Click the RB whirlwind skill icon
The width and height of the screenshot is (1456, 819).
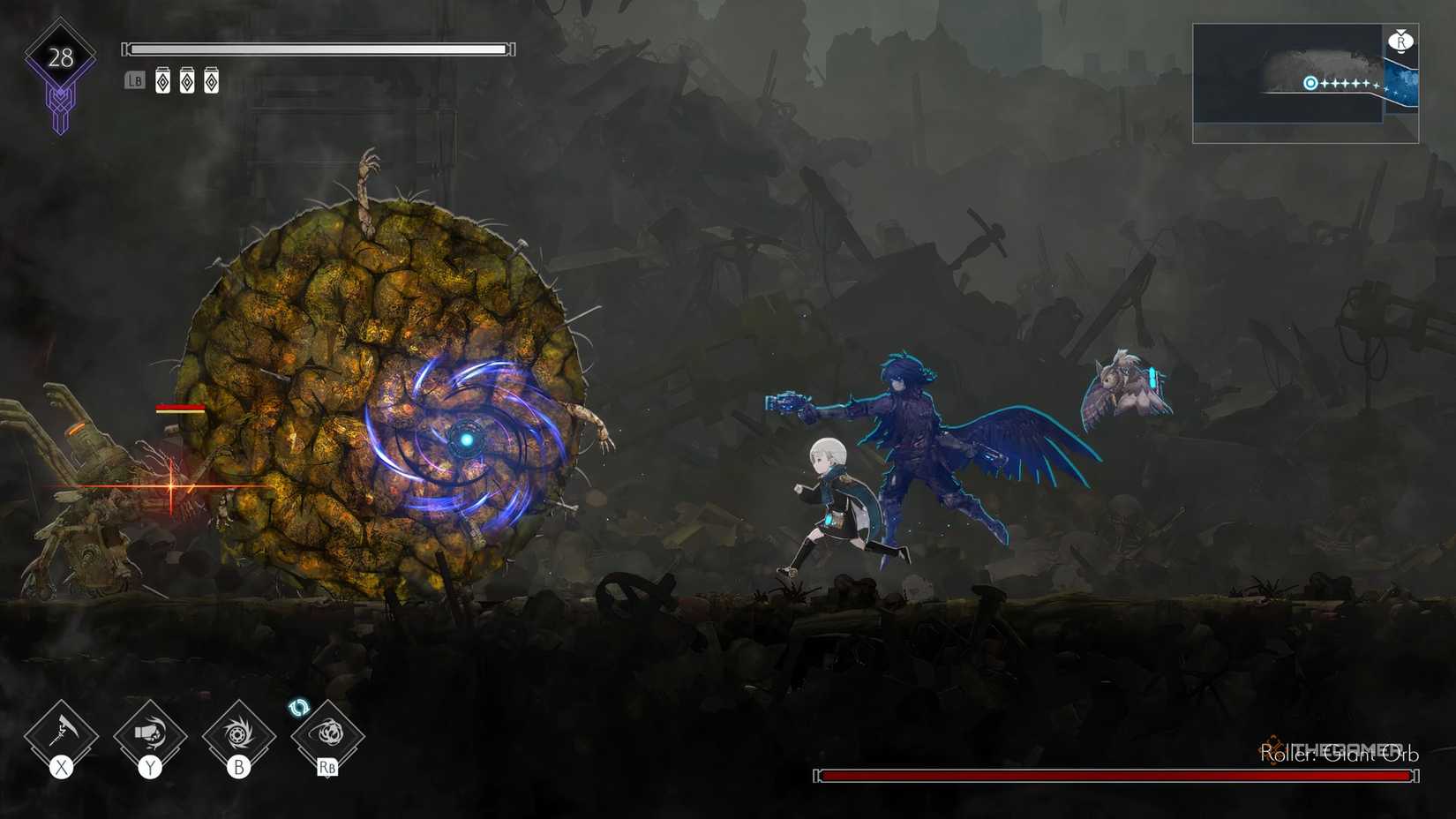(x=329, y=733)
